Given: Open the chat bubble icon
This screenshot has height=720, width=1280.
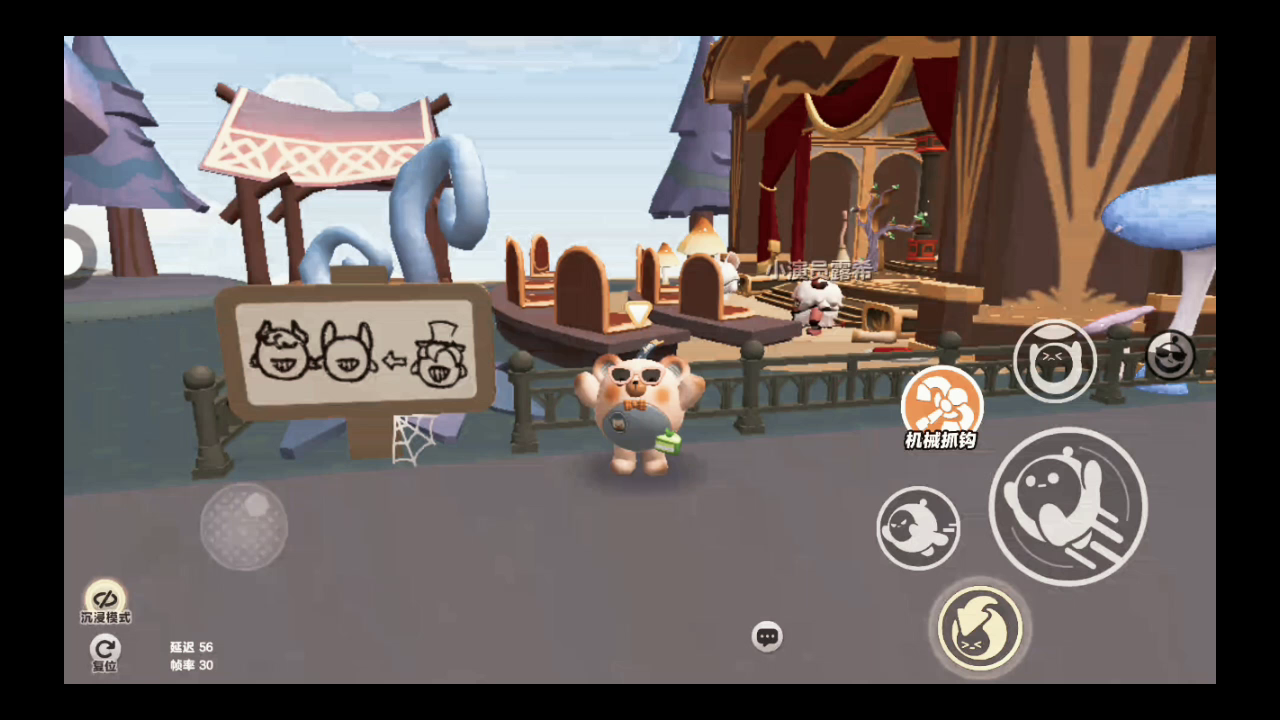Looking at the screenshot, I should click(767, 636).
